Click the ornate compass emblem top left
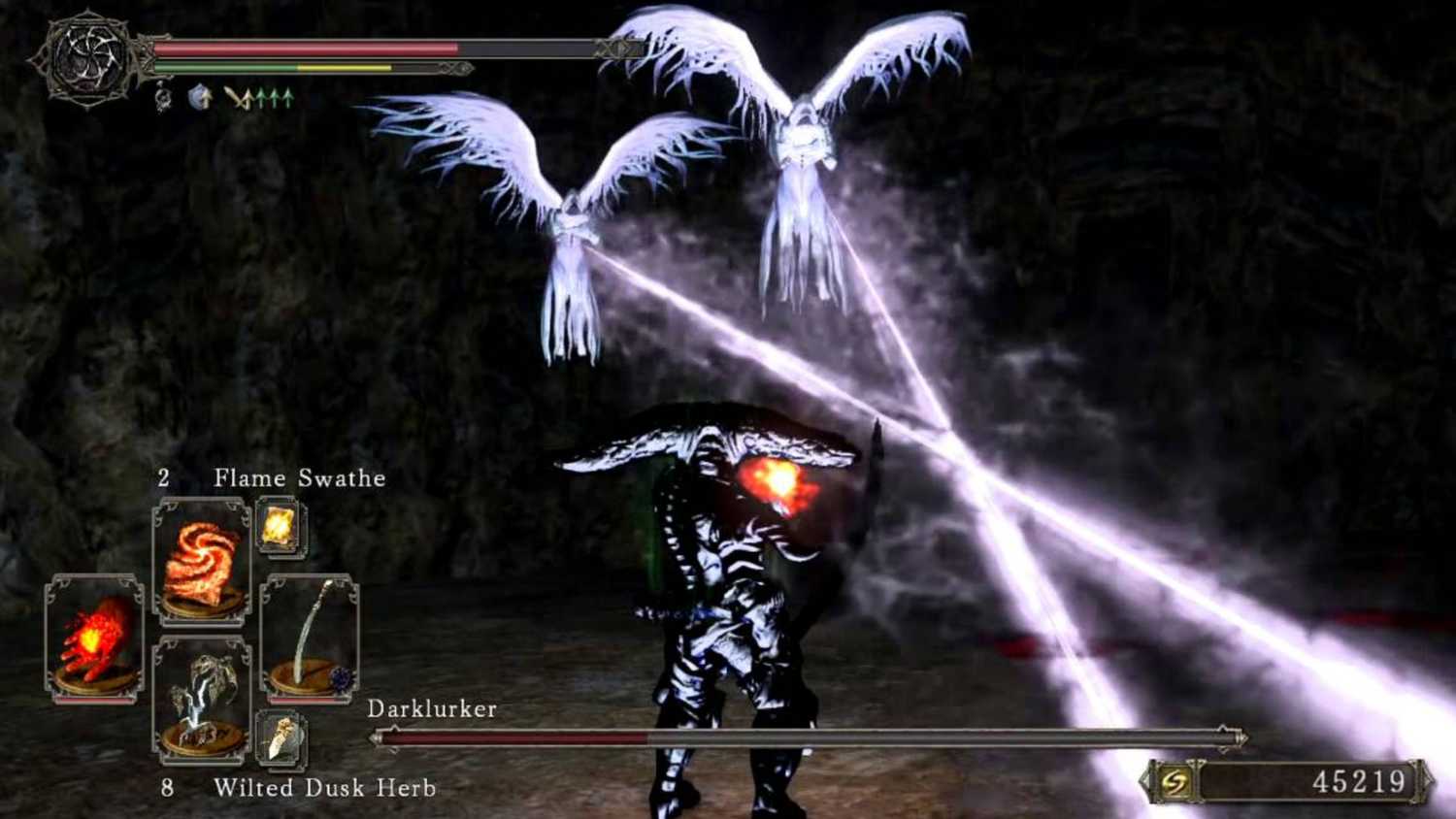1456x819 pixels. pos(87,60)
